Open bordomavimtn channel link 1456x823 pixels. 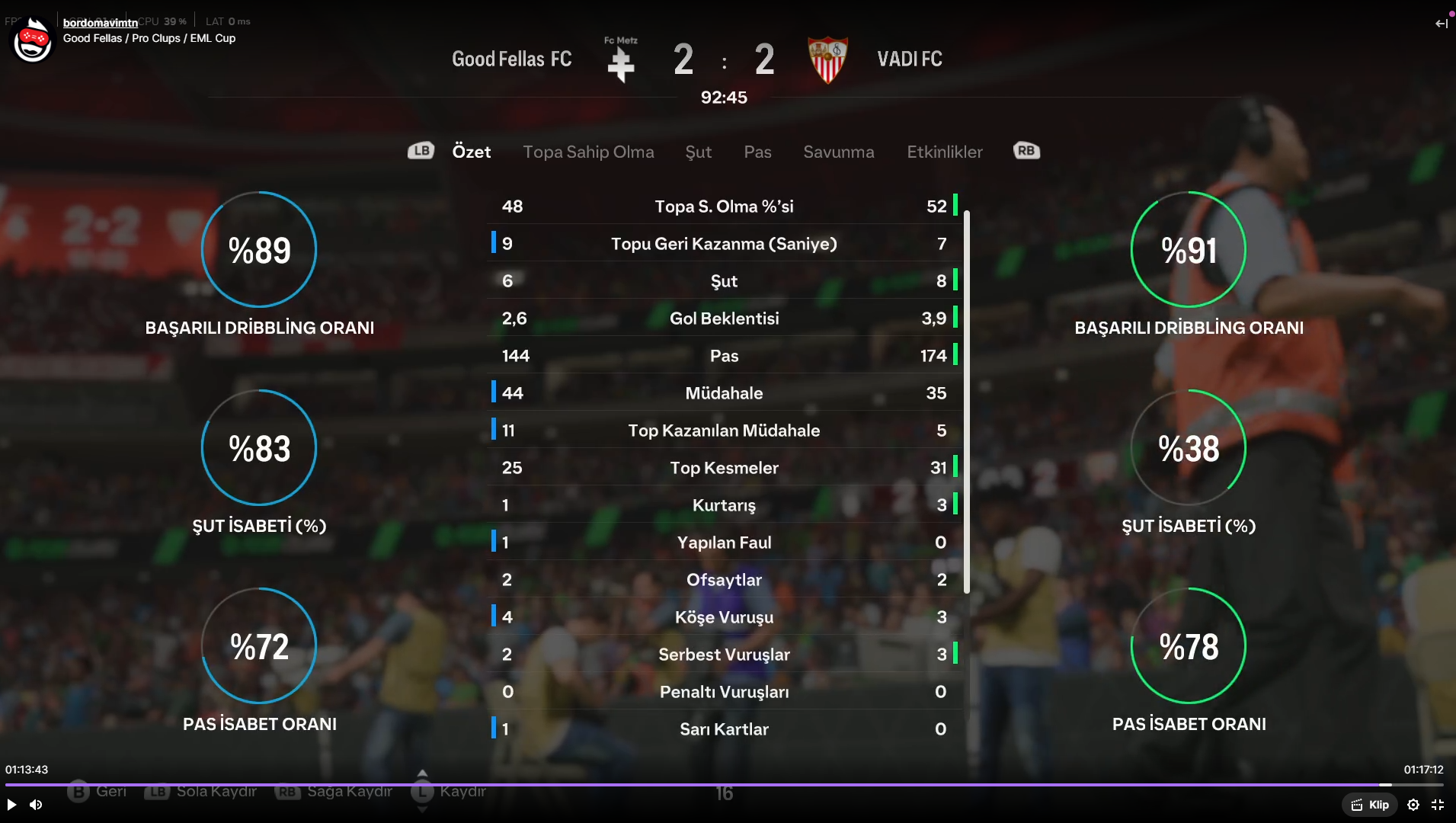coord(101,23)
